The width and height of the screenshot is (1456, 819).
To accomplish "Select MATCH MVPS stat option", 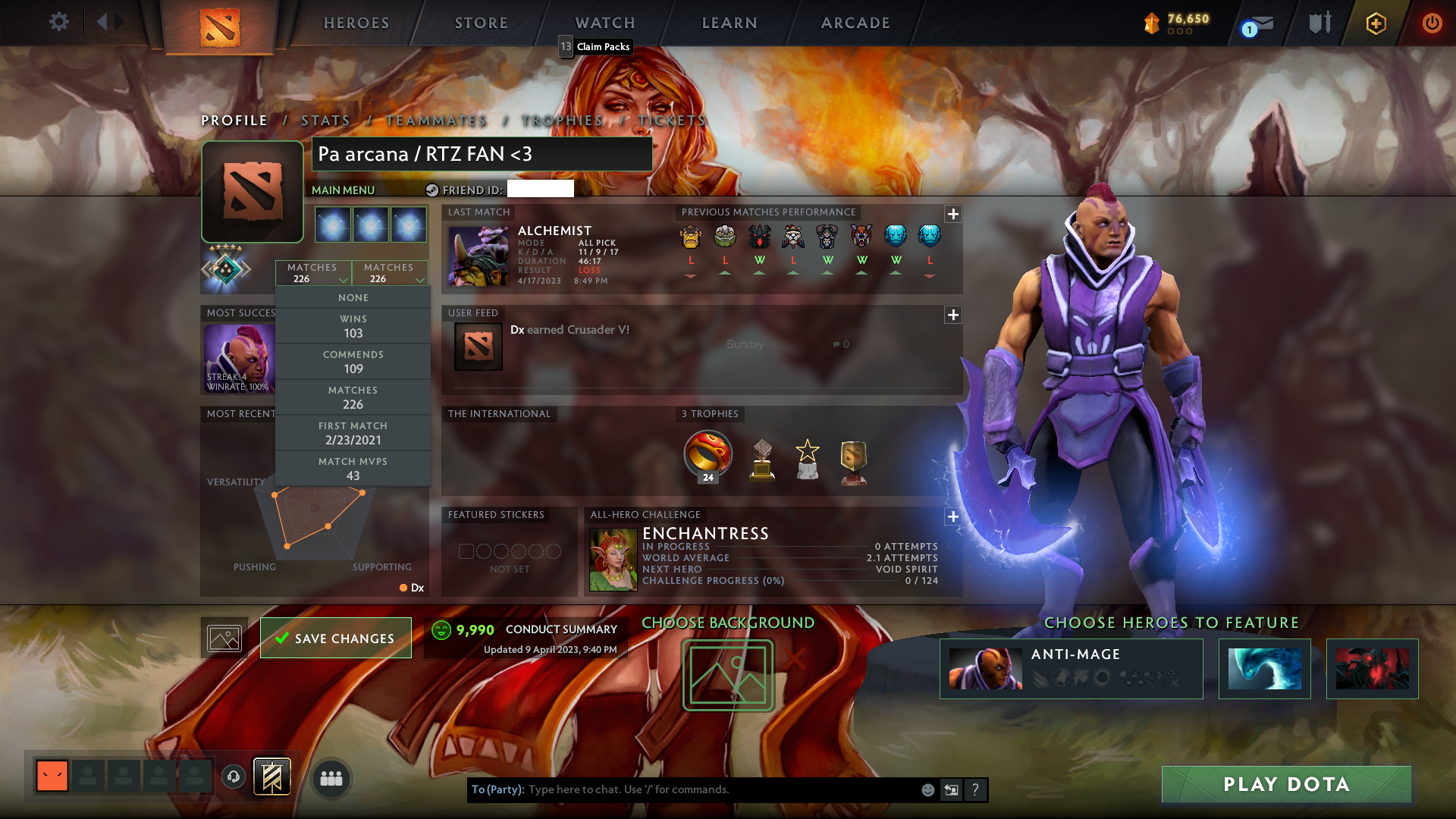I will click(x=353, y=468).
